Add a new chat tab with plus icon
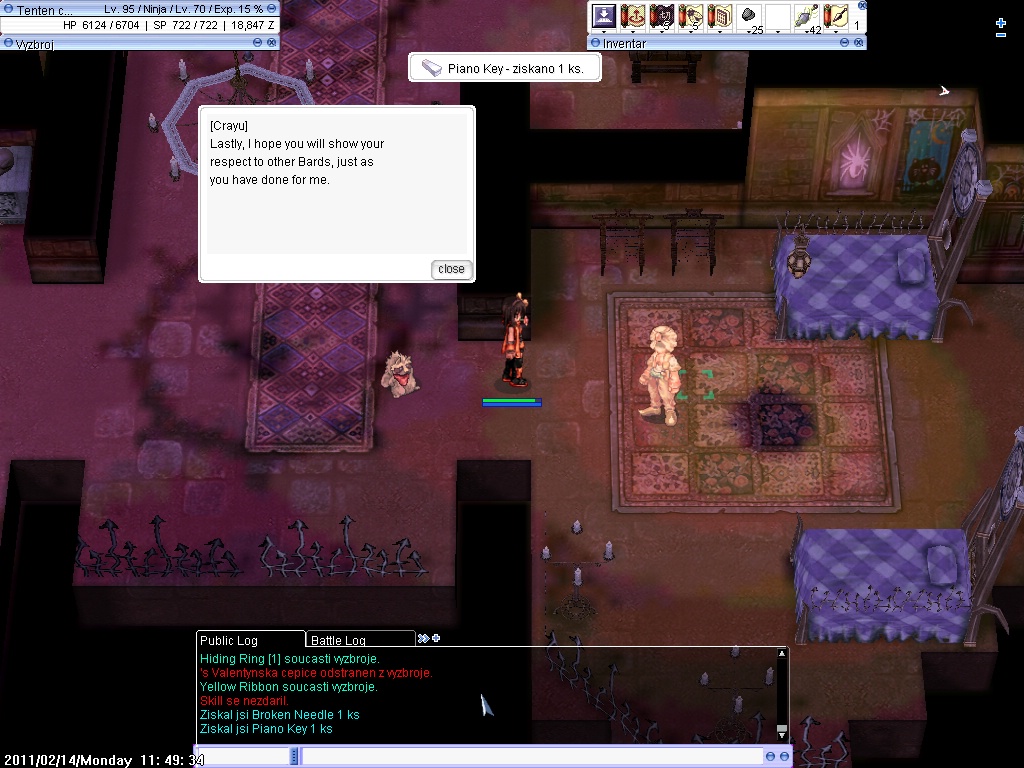Viewport: 1024px width, 768px height. click(x=435, y=638)
